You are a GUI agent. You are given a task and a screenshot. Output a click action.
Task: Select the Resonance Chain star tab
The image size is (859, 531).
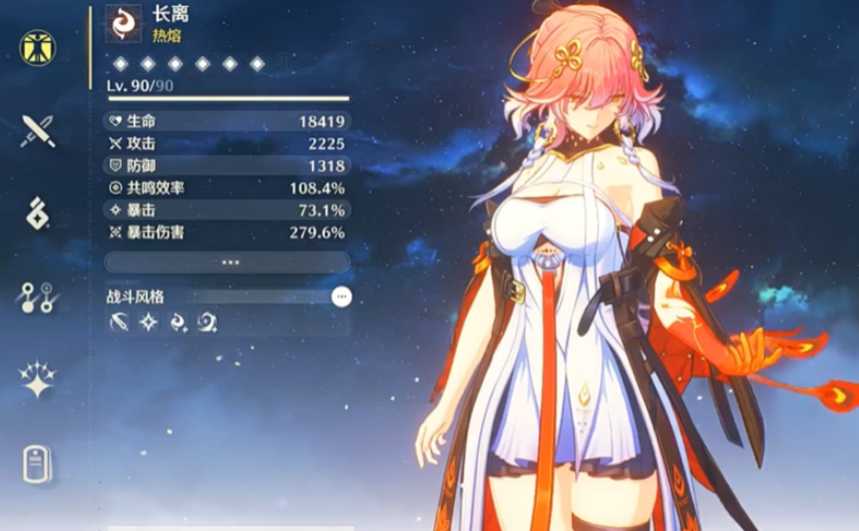(x=38, y=381)
